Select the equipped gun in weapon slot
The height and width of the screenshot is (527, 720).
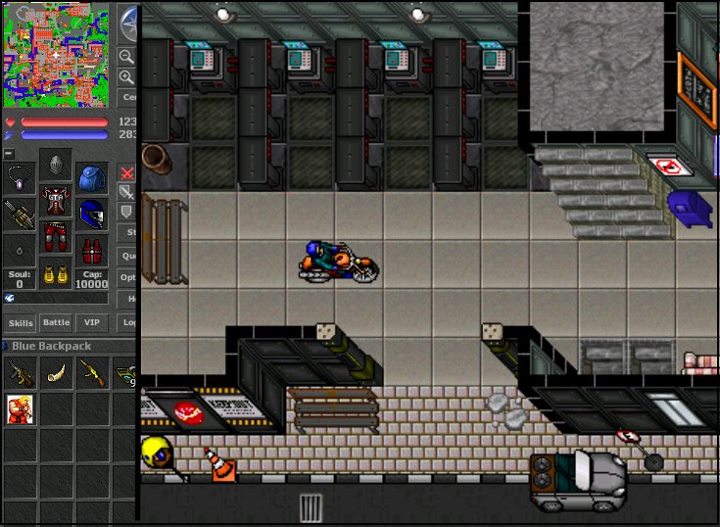tap(20, 214)
